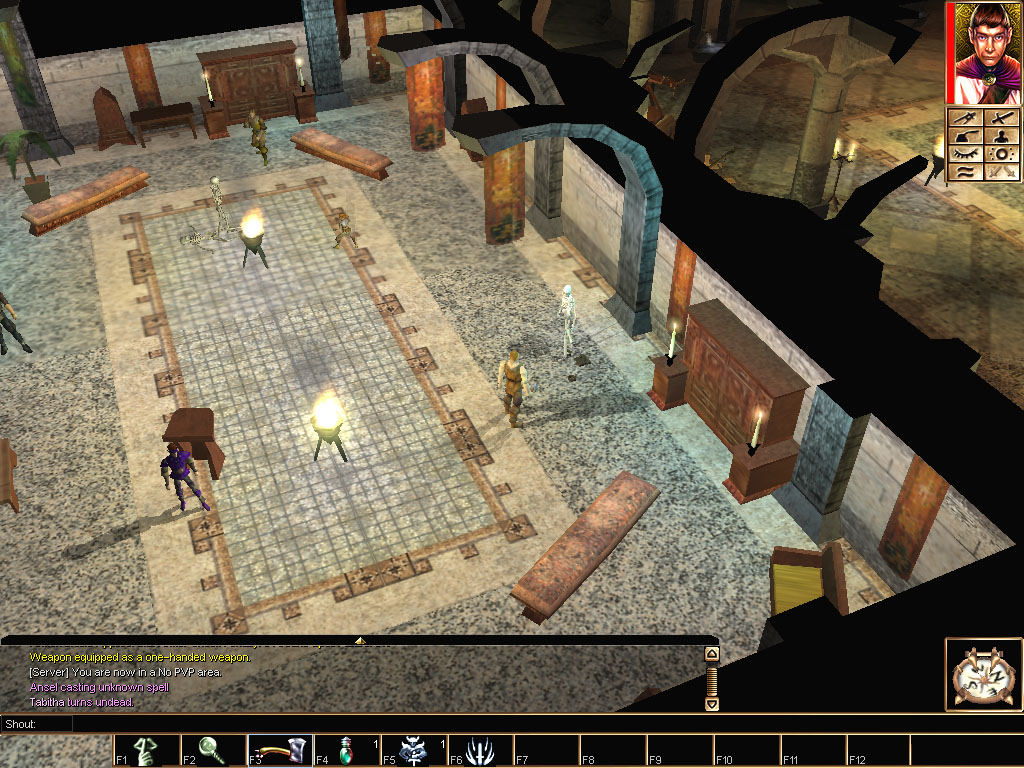Click the crossed arrows panel button
The height and width of the screenshot is (768, 1024).
pos(1002,172)
